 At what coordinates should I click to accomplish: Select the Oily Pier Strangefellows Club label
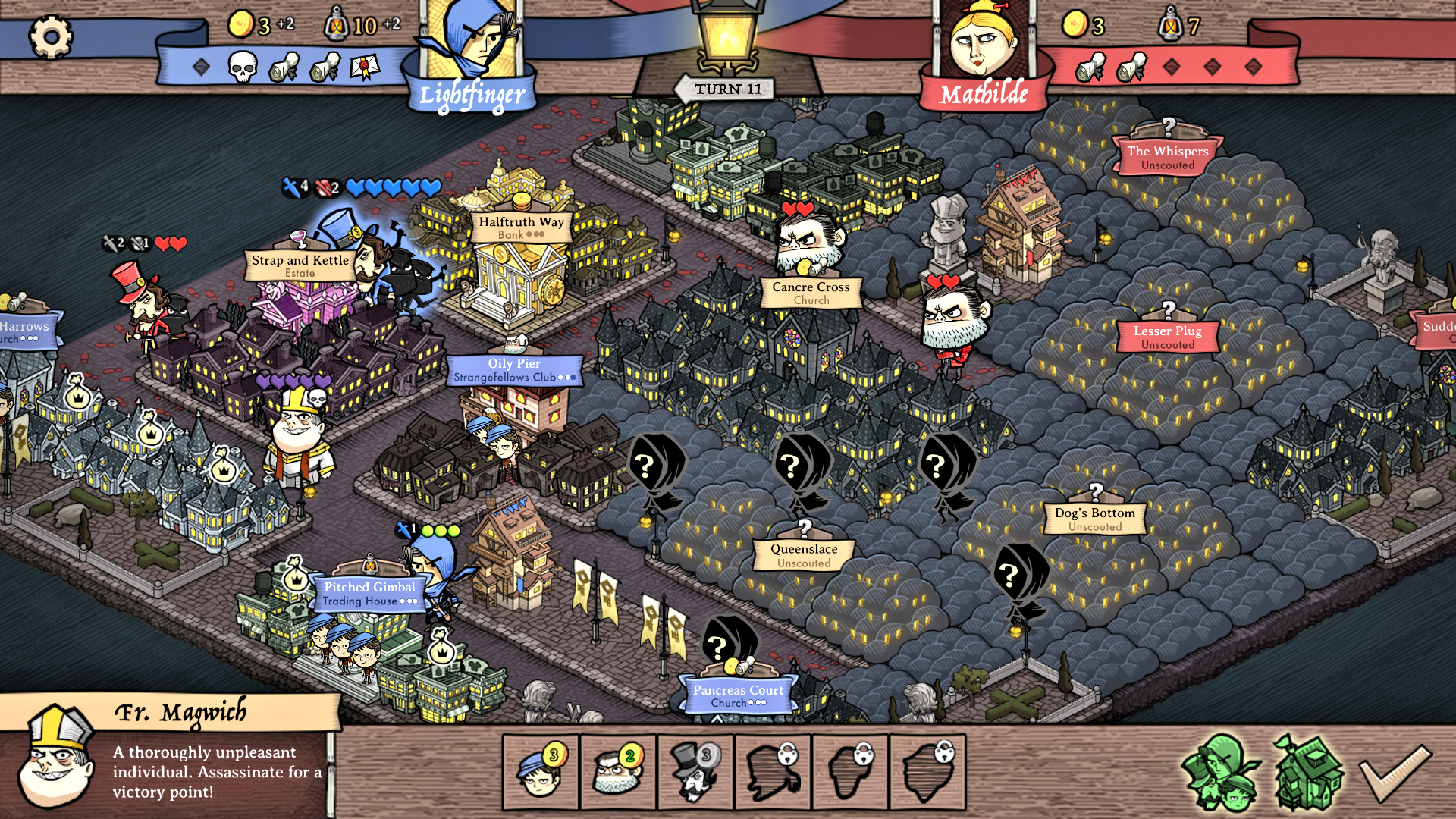[514, 370]
